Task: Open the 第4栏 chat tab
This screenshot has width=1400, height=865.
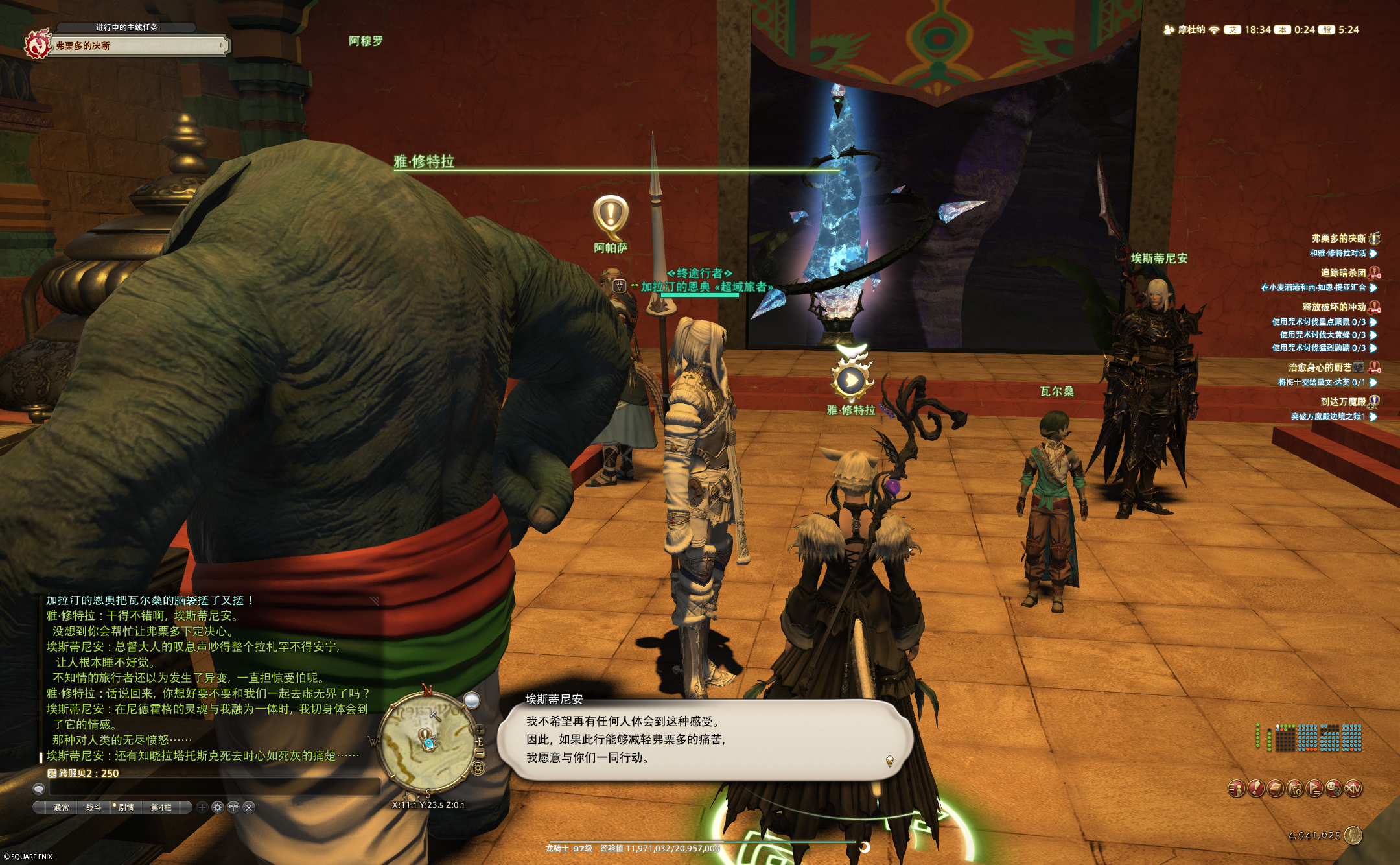Action: [x=161, y=807]
